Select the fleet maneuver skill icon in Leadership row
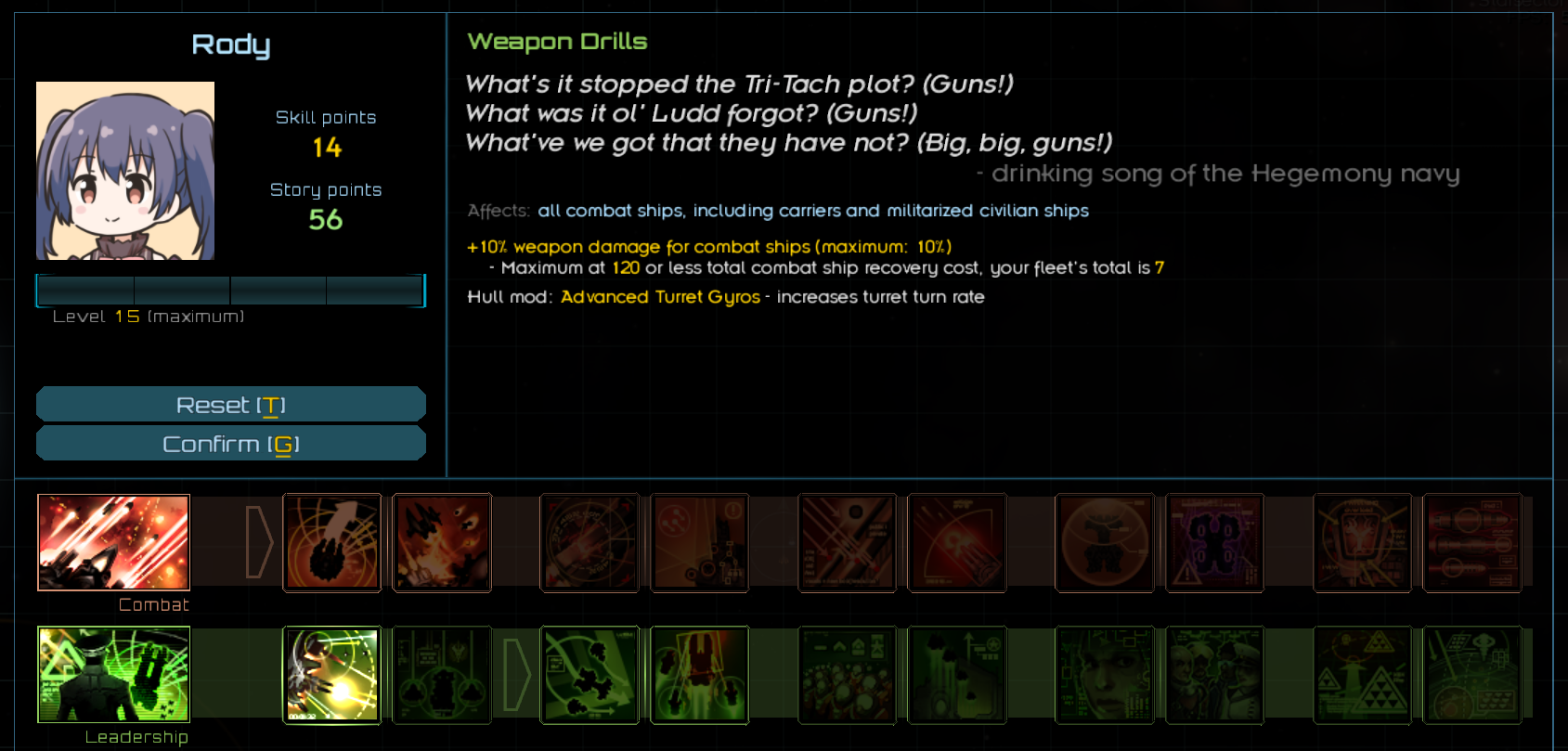Viewport: 1568px width, 751px height. 590,675
